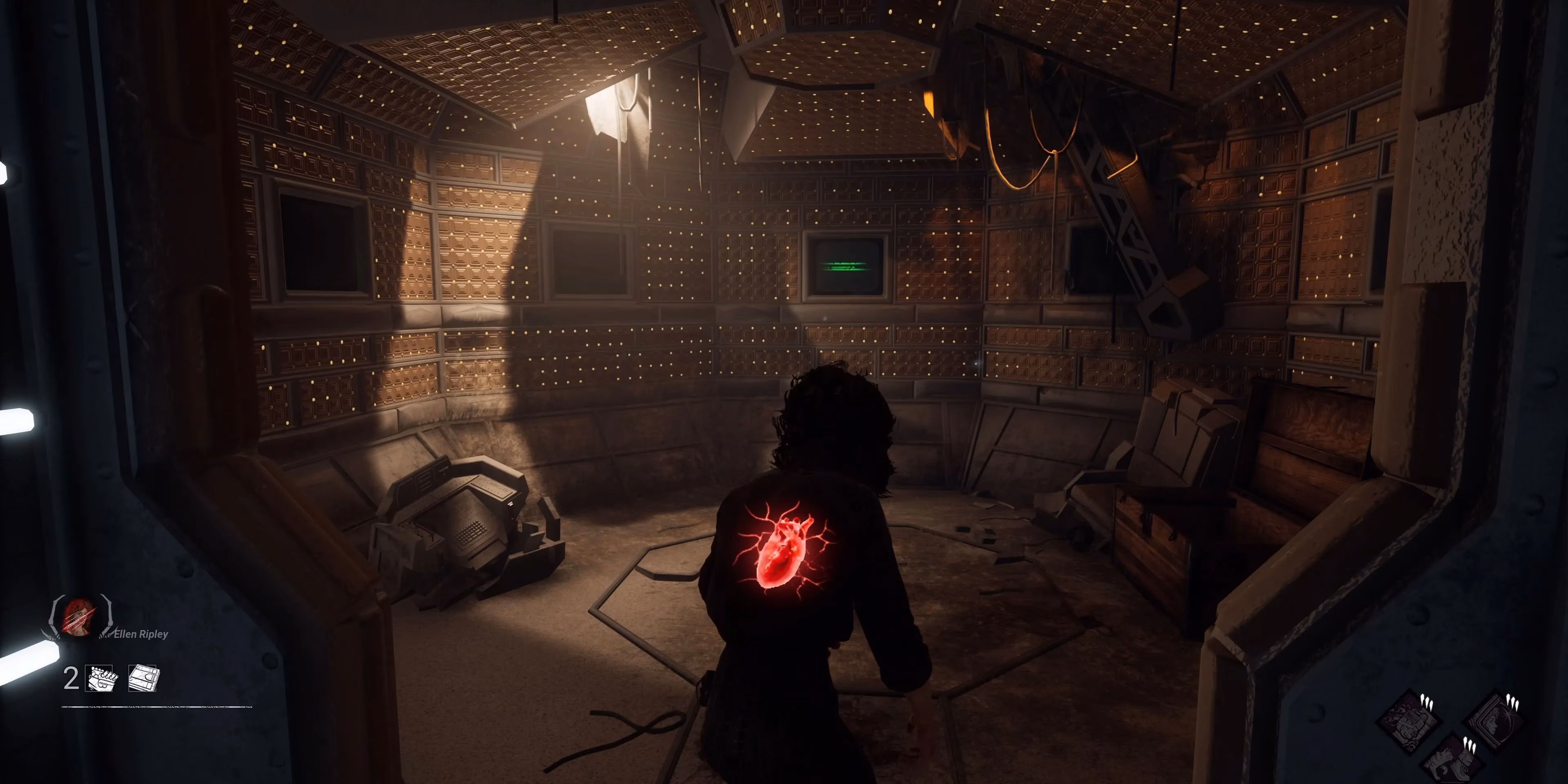Select the astronaut-face Lucky Star perk icon
1568x784 pixels.
[1497, 721]
